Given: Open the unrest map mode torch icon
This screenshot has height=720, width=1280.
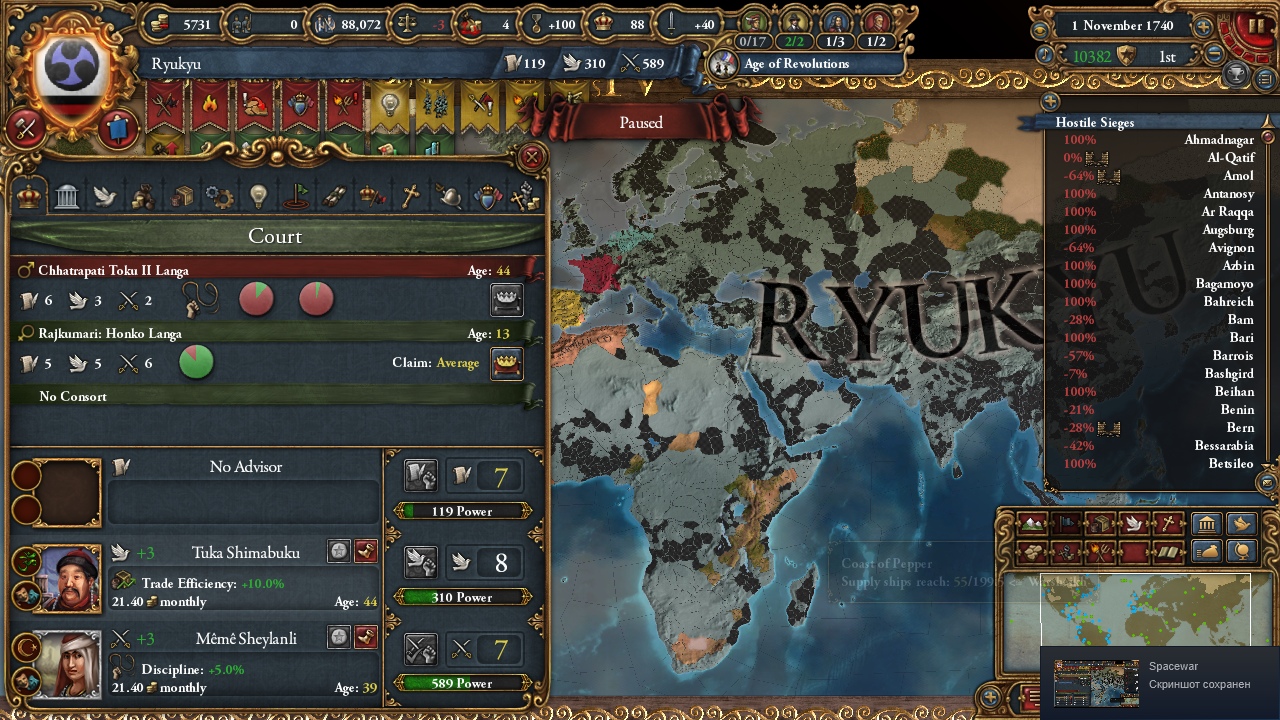Looking at the screenshot, I should tap(1101, 551).
